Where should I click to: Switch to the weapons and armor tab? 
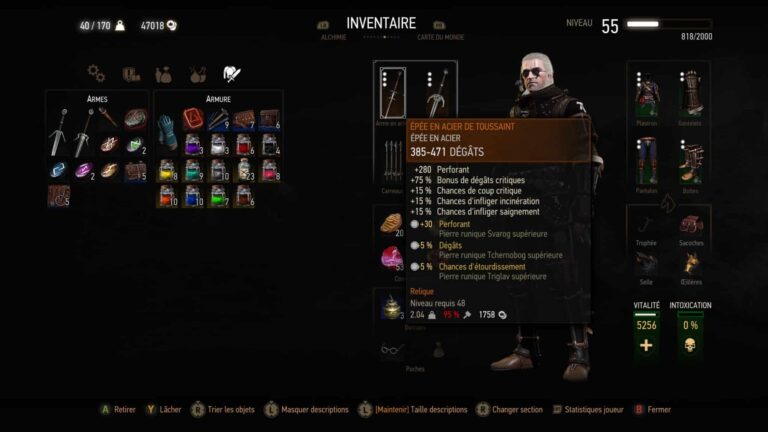coord(228,73)
